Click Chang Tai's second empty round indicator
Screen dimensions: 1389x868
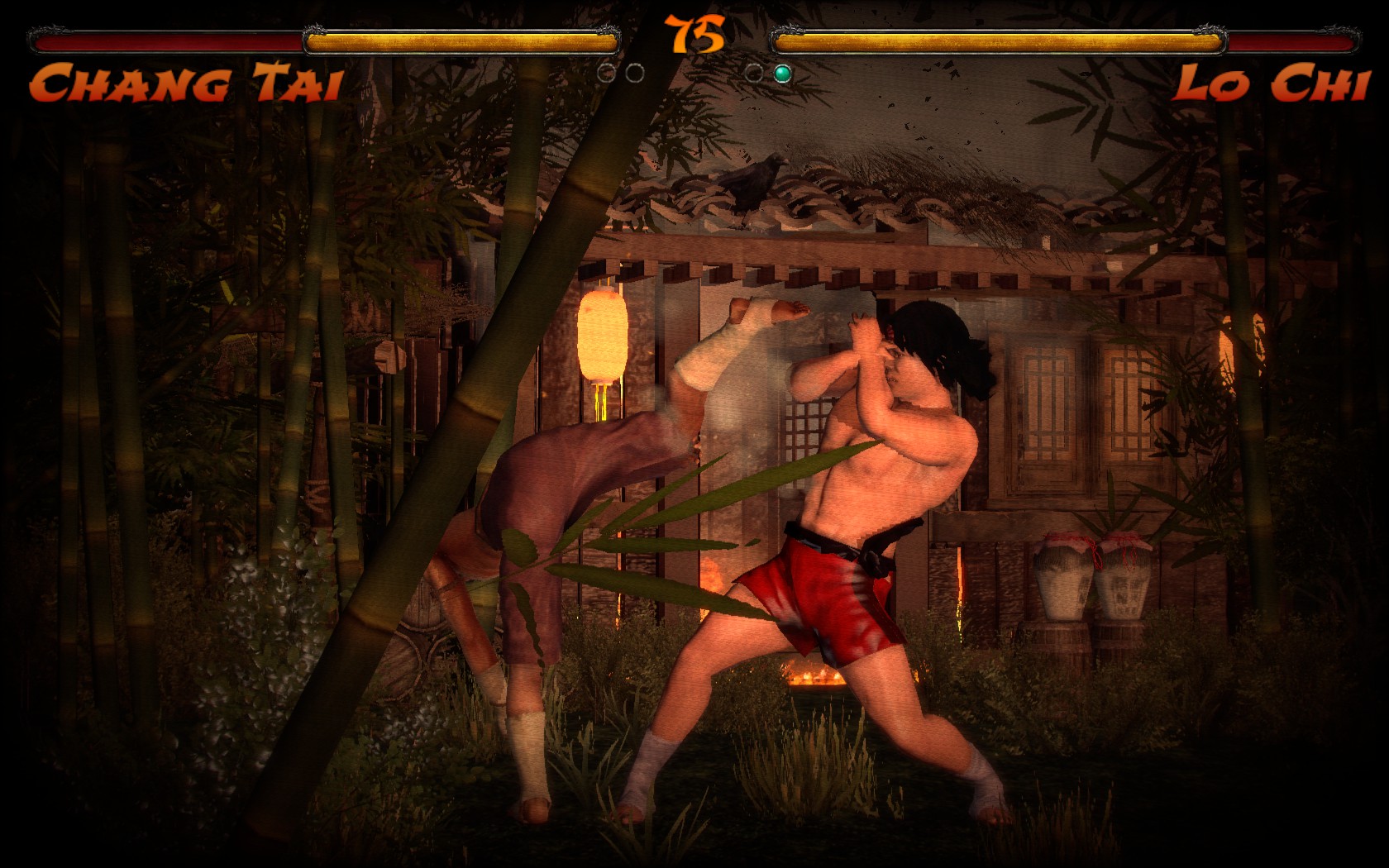635,73
